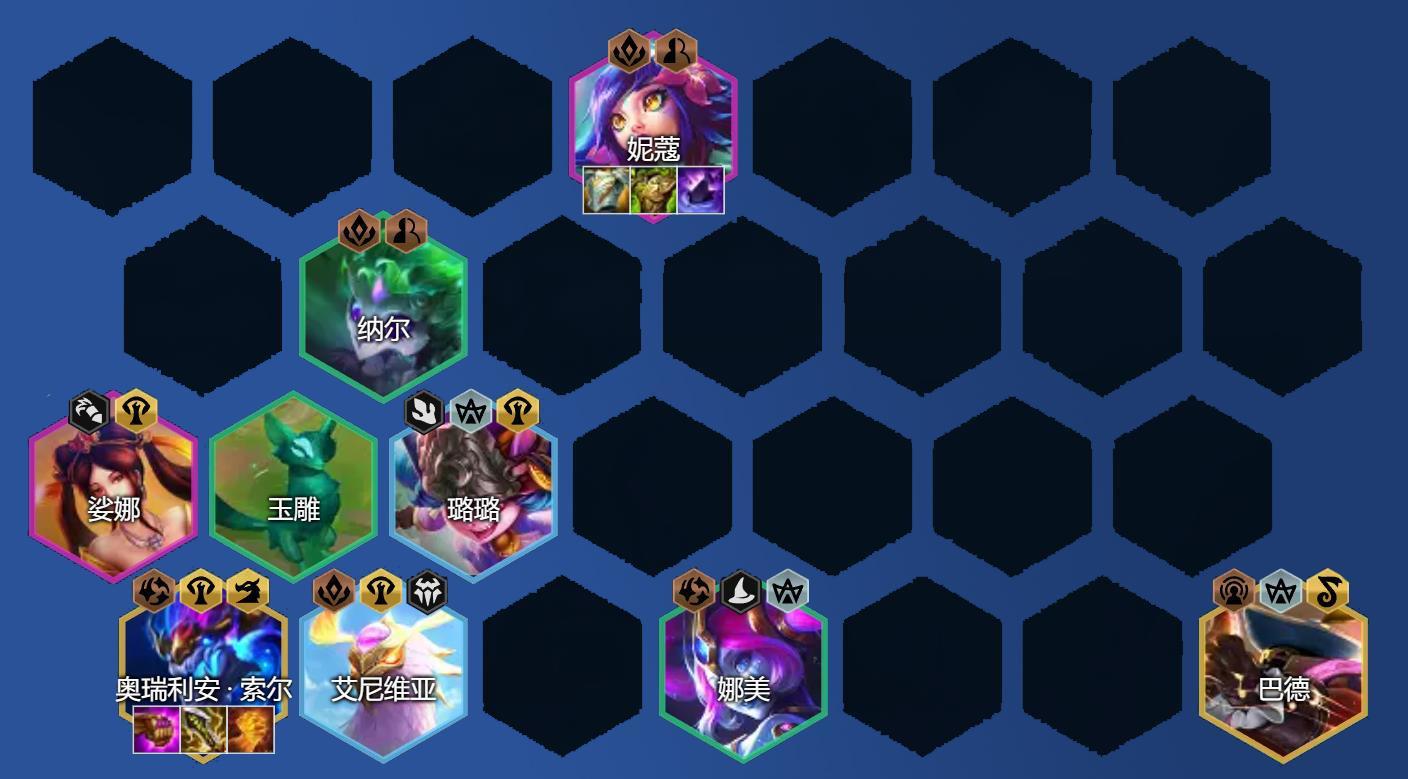The height and width of the screenshot is (779, 1408).
Task: Select the gold trait icon above 娑娜
Action: coord(137,409)
